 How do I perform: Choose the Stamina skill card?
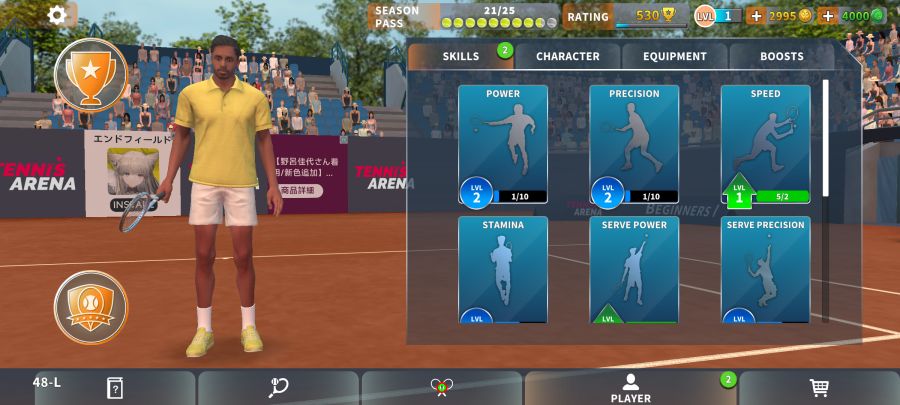click(x=503, y=270)
